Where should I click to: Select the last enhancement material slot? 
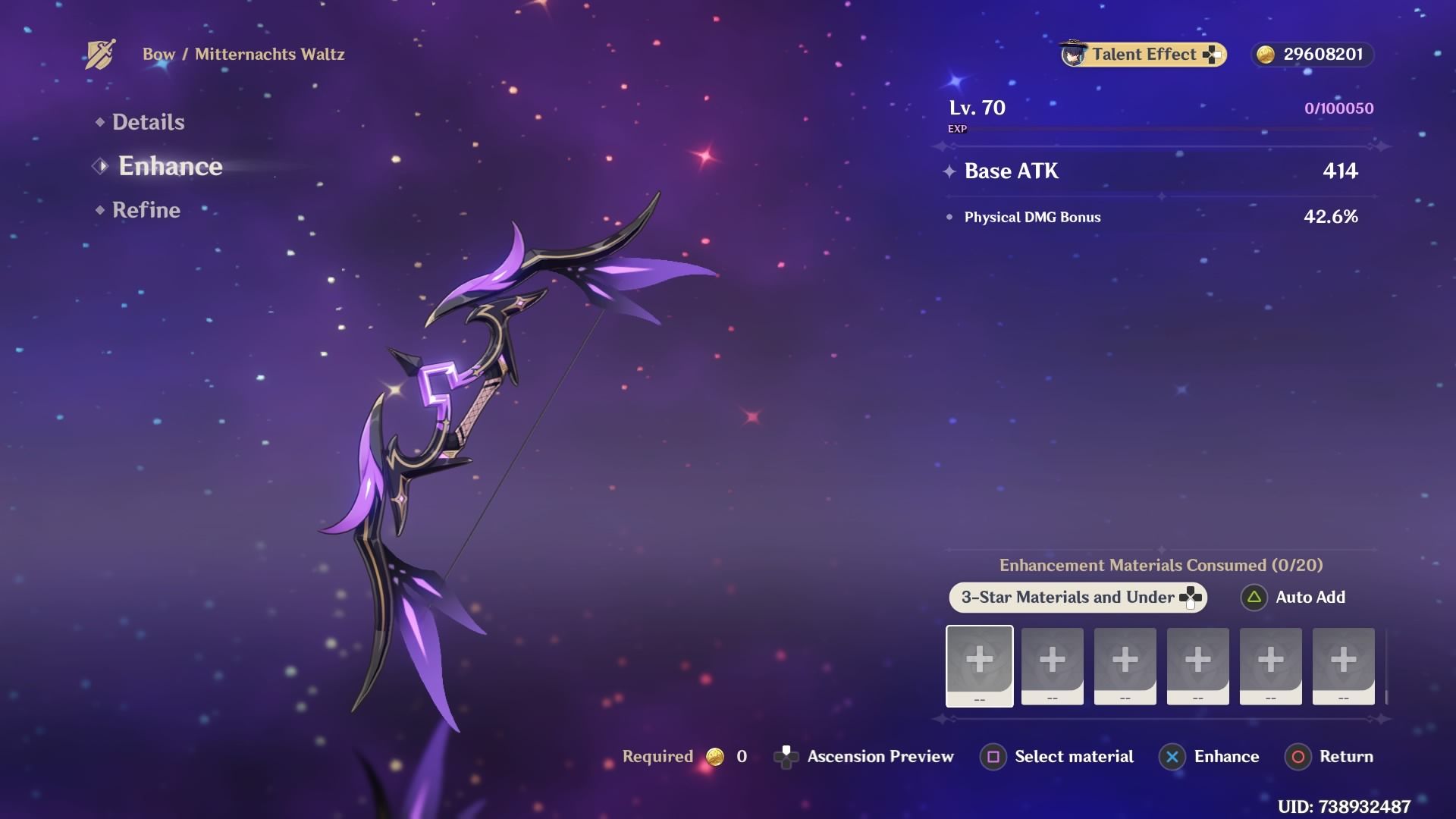coord(1343,666)
